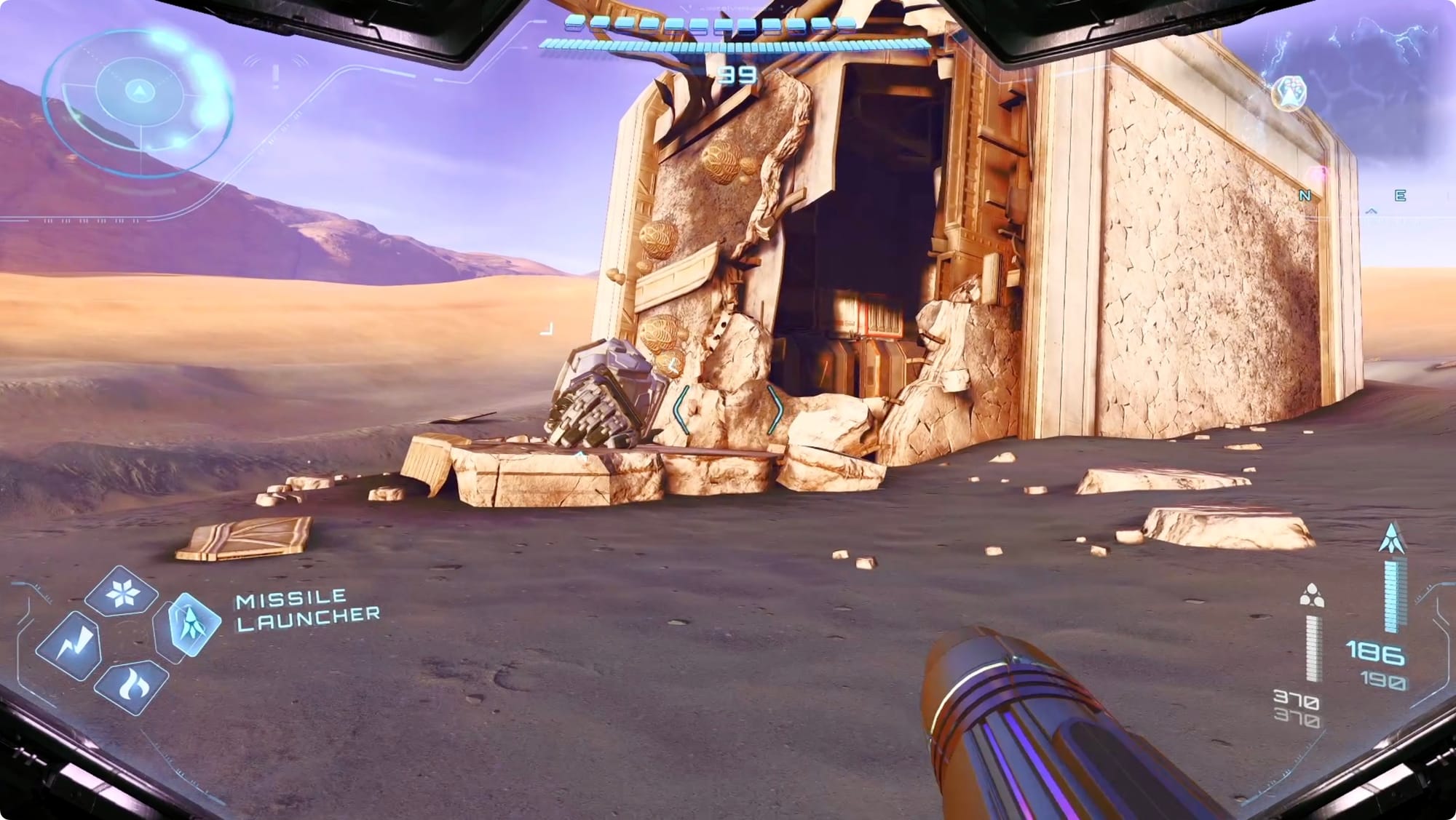1456x820 pixels.
Task: Click the three-droplet shot ammo icon
Action: [x=1311, y=595]
